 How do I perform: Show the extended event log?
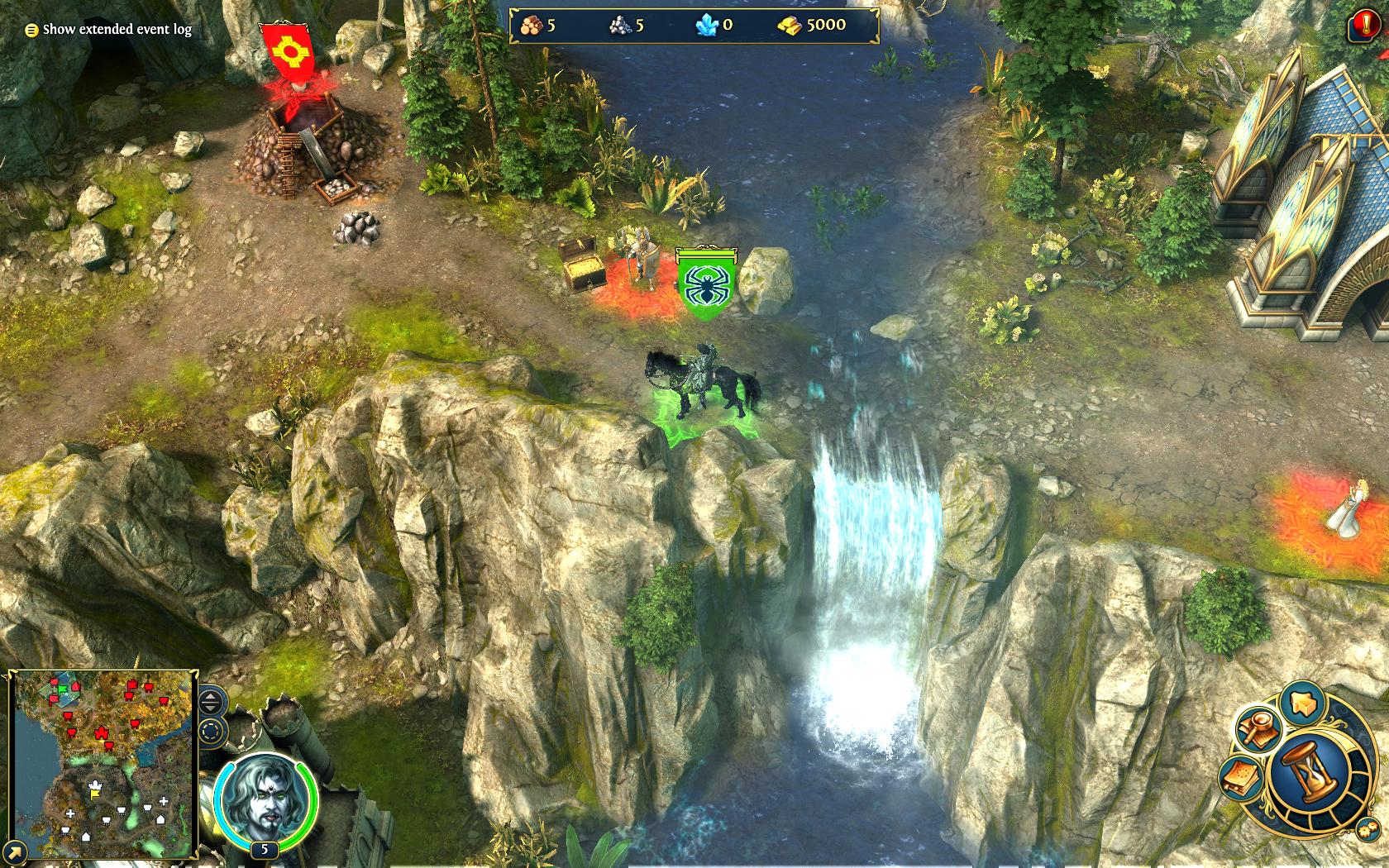coord(108,30)
